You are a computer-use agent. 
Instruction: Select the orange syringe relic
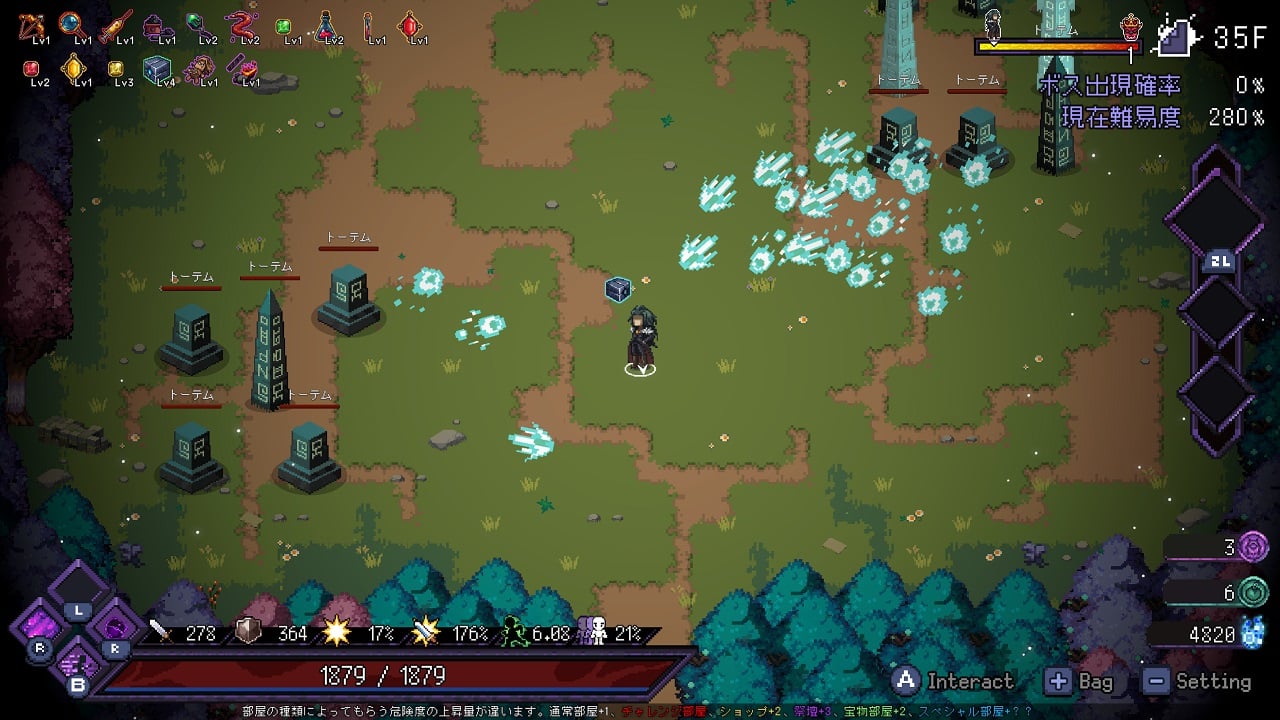(115, 24)
